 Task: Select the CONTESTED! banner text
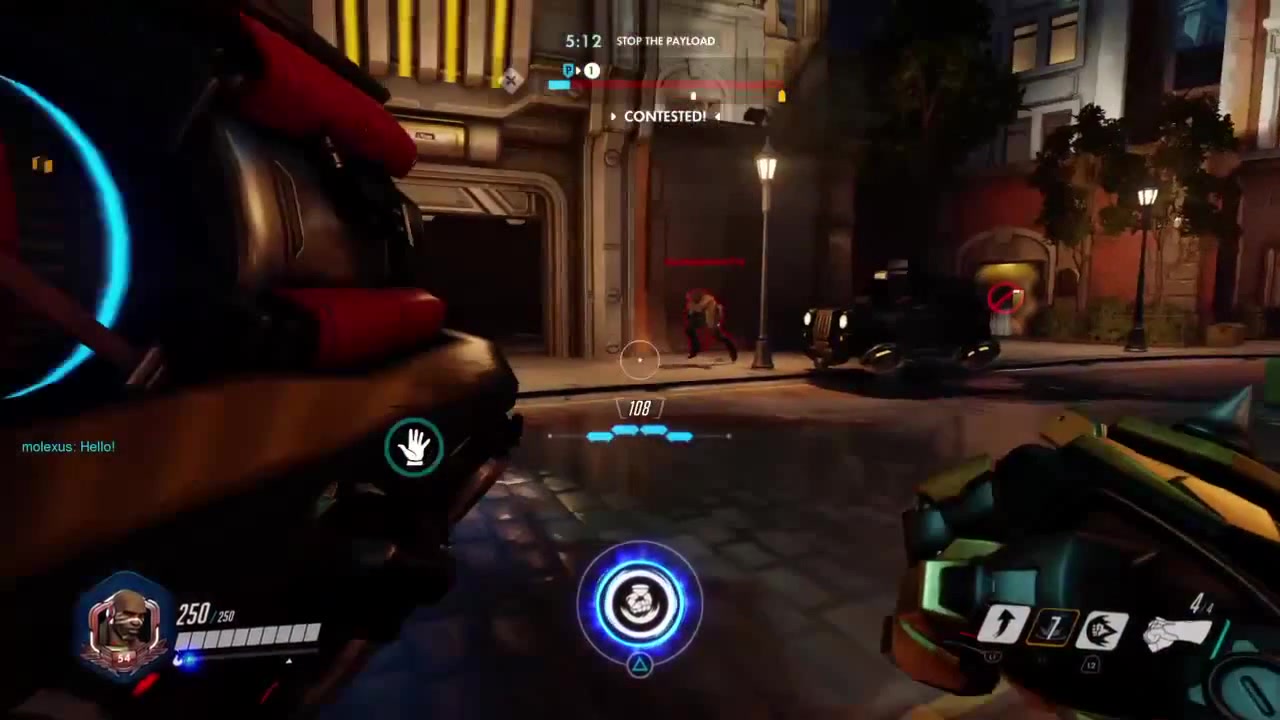(665, 117)
